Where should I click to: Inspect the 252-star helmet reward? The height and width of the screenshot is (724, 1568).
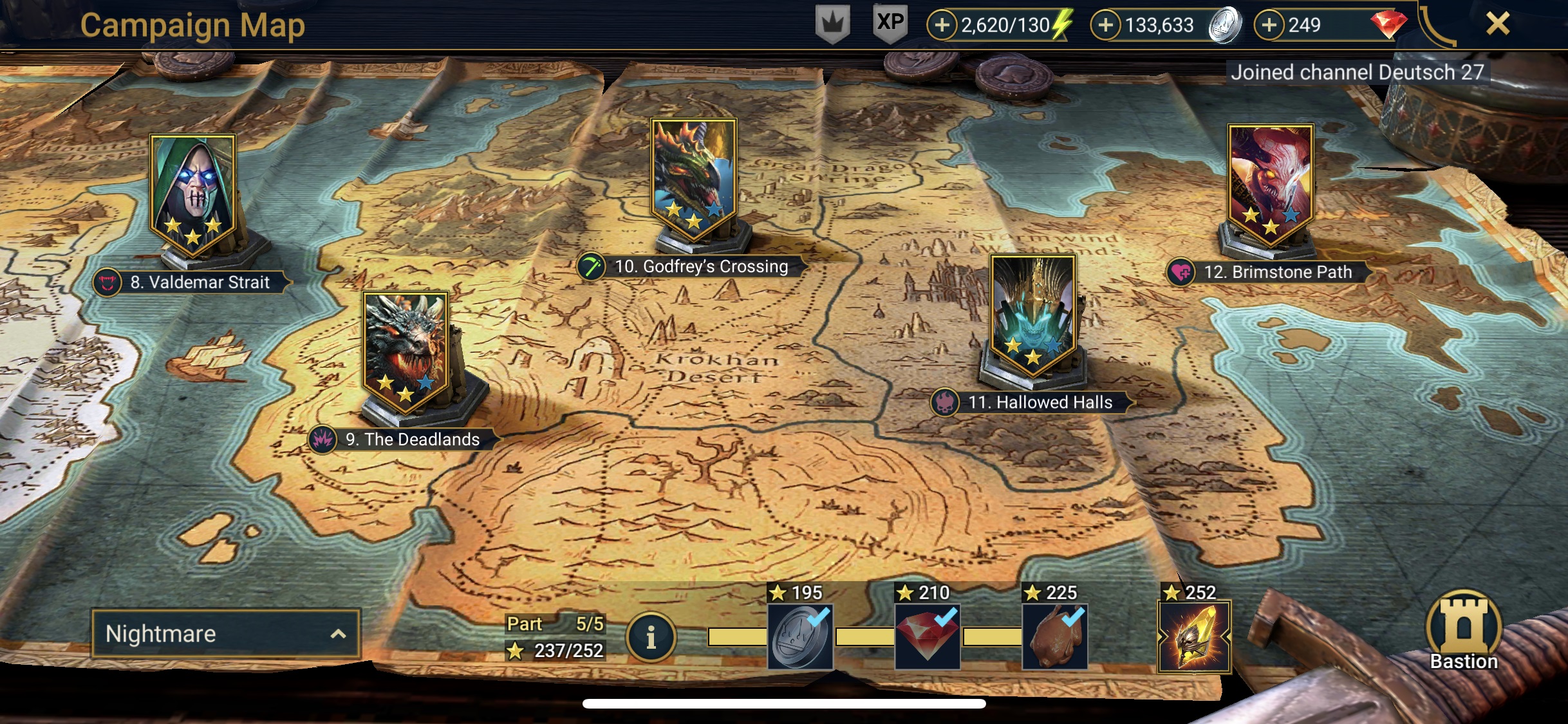pyautogui.click(x=1194, y=636)
